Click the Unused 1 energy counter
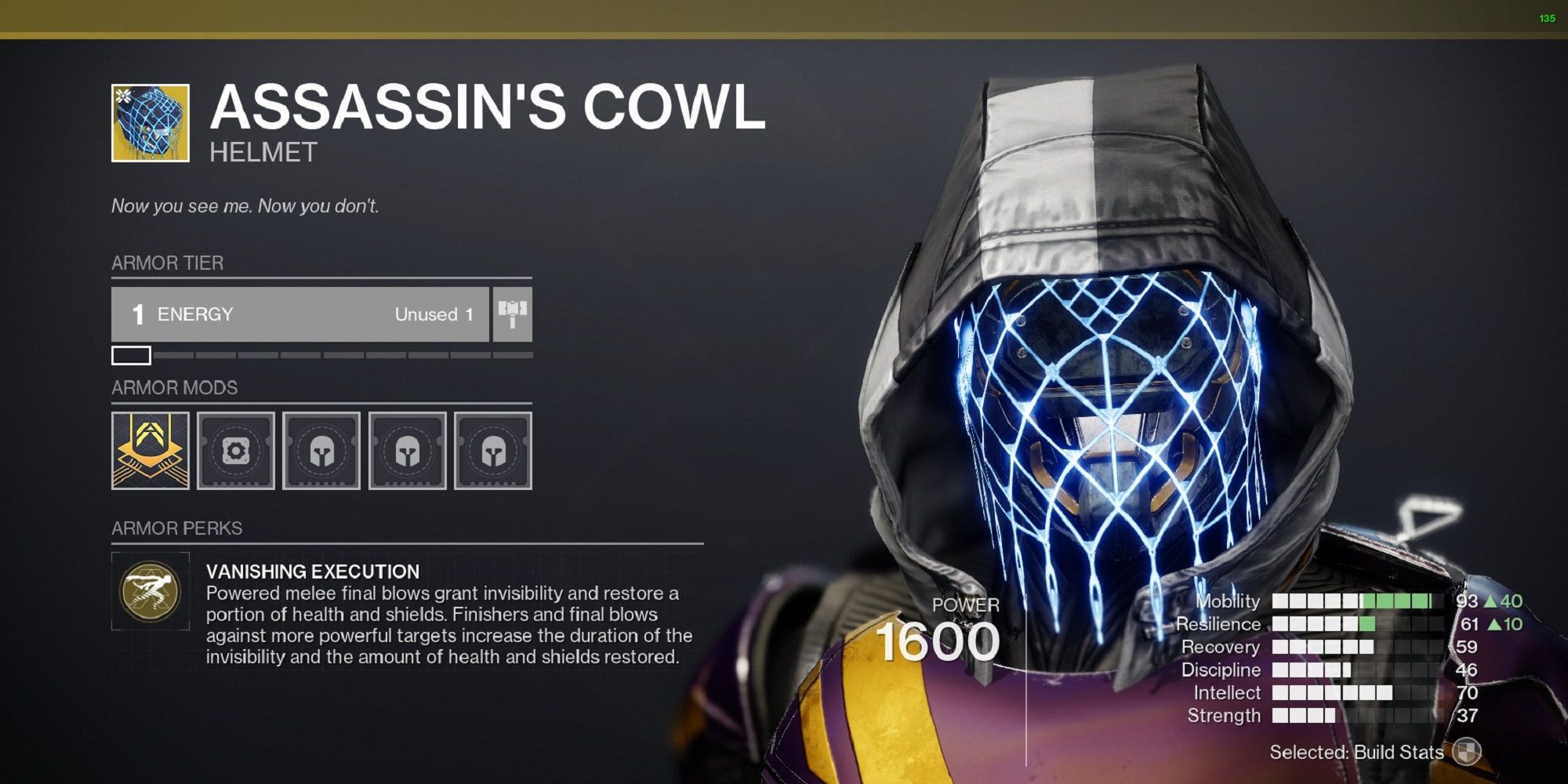The height and width of the screenshot is (784, 1568). (x=432, y=314)
